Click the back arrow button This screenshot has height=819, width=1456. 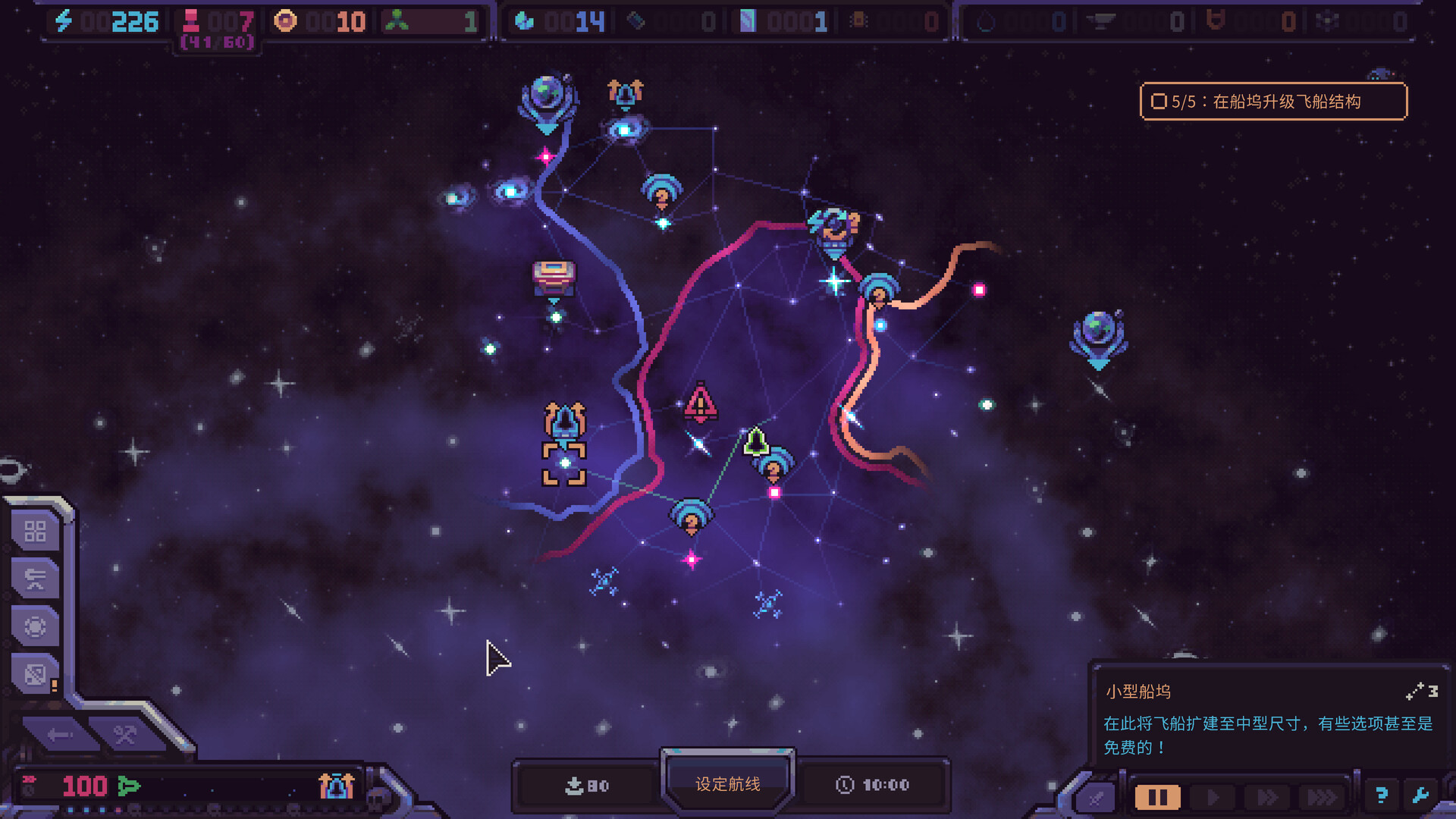pyautogui.click(x=59, y=734)
